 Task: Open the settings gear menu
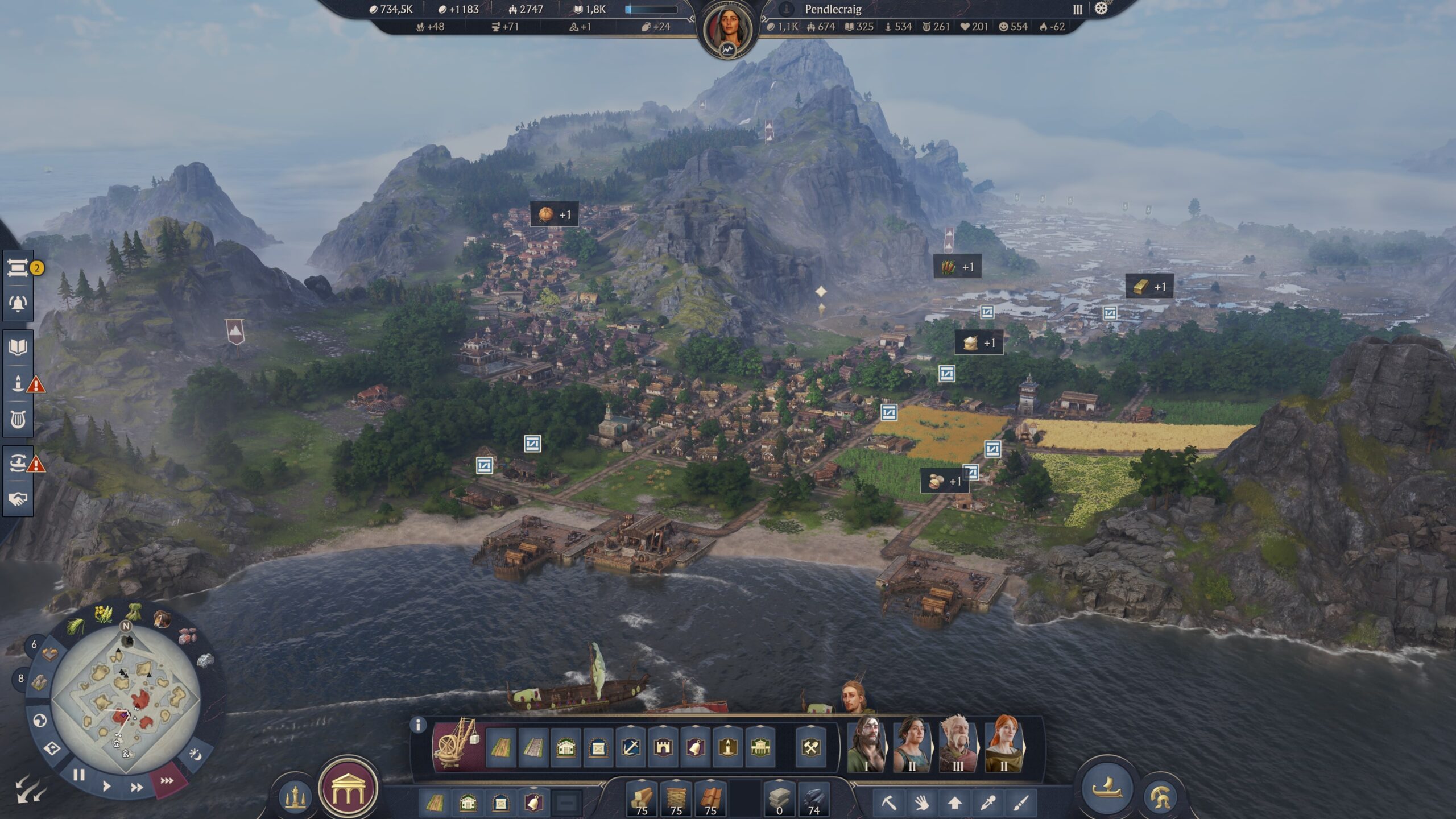1101,9
